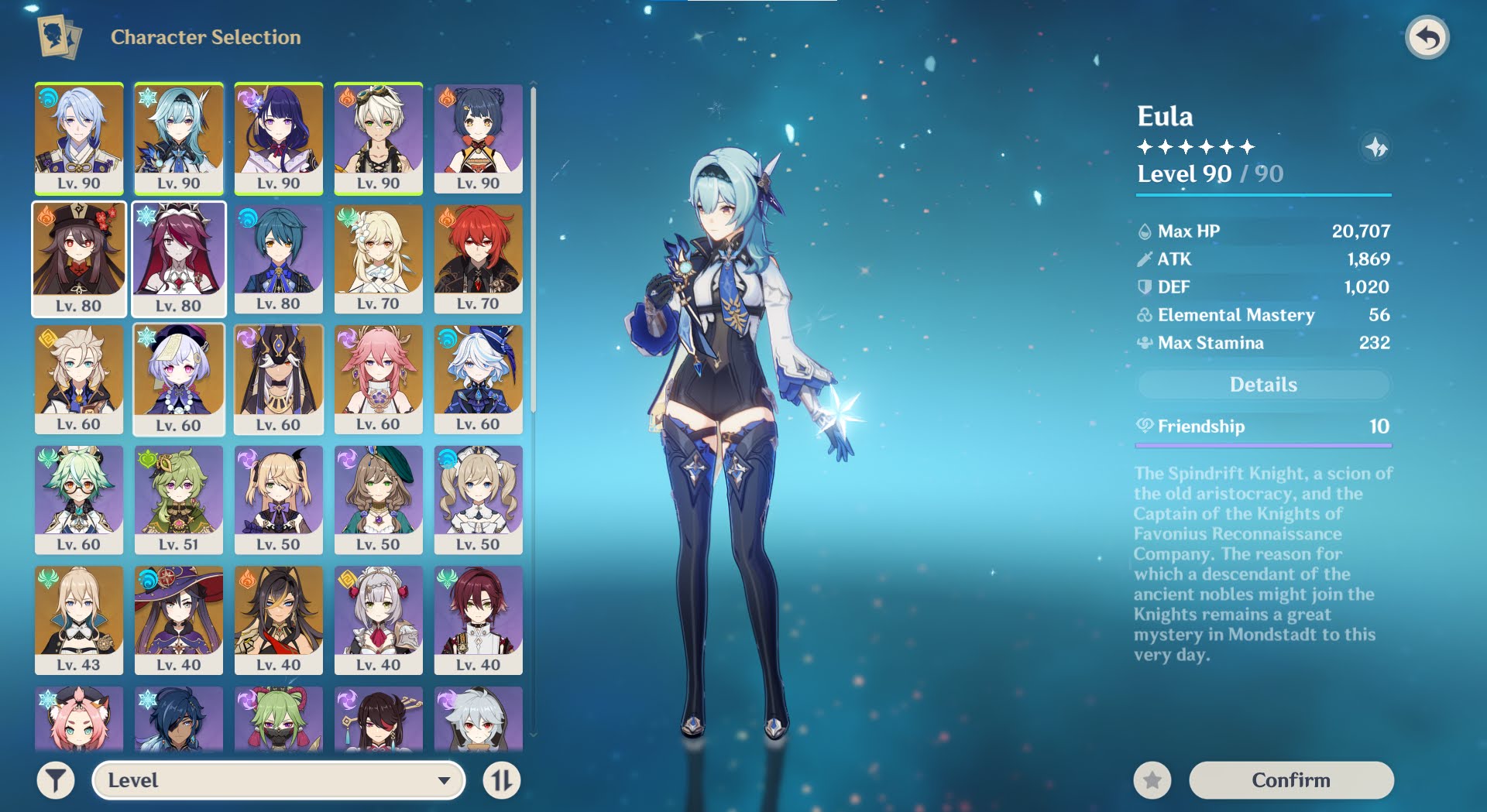Choose Mona's Lv. 40 character tile
The width and height of the screenshot is (1487, 812).
click(179, 620)
